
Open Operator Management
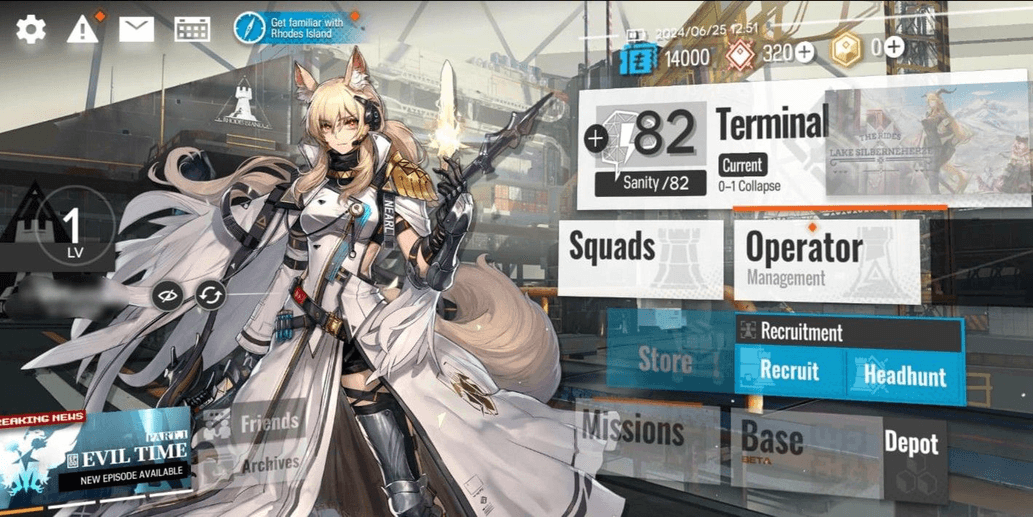[825, 258]
